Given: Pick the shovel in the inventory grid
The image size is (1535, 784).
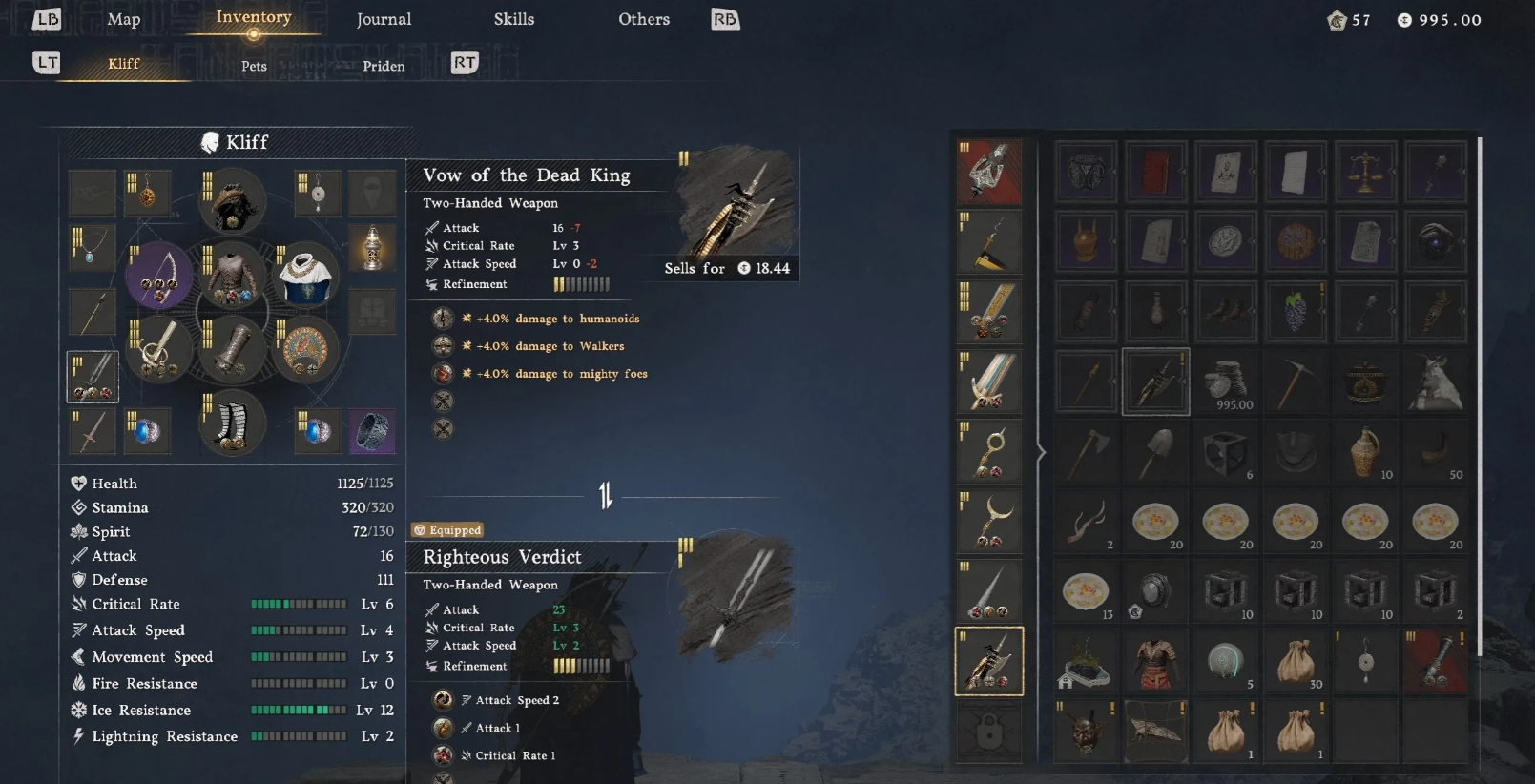Looking at the screenshot, I should 1156,452.
